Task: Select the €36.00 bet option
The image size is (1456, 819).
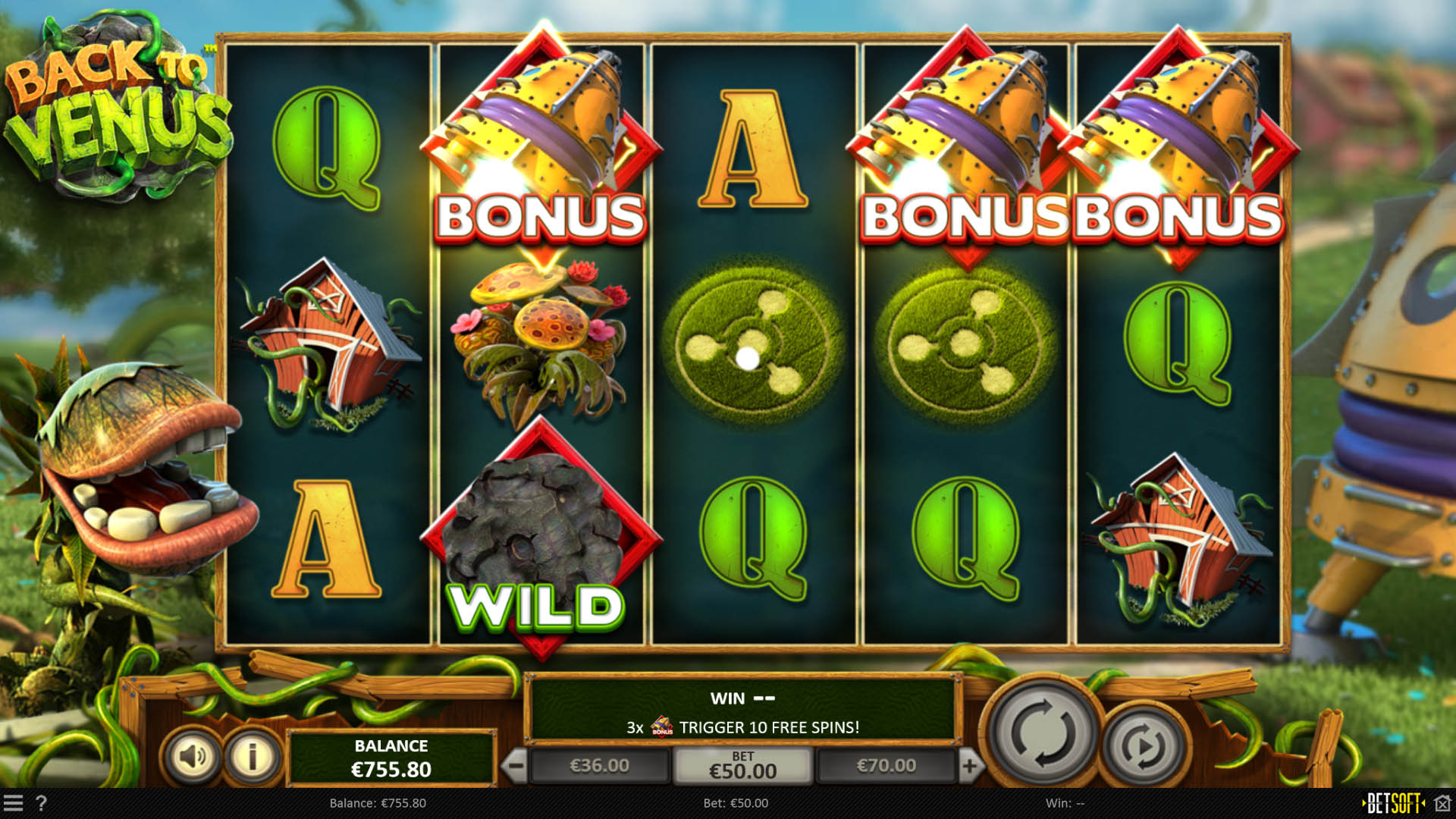Action: point(599,765)
